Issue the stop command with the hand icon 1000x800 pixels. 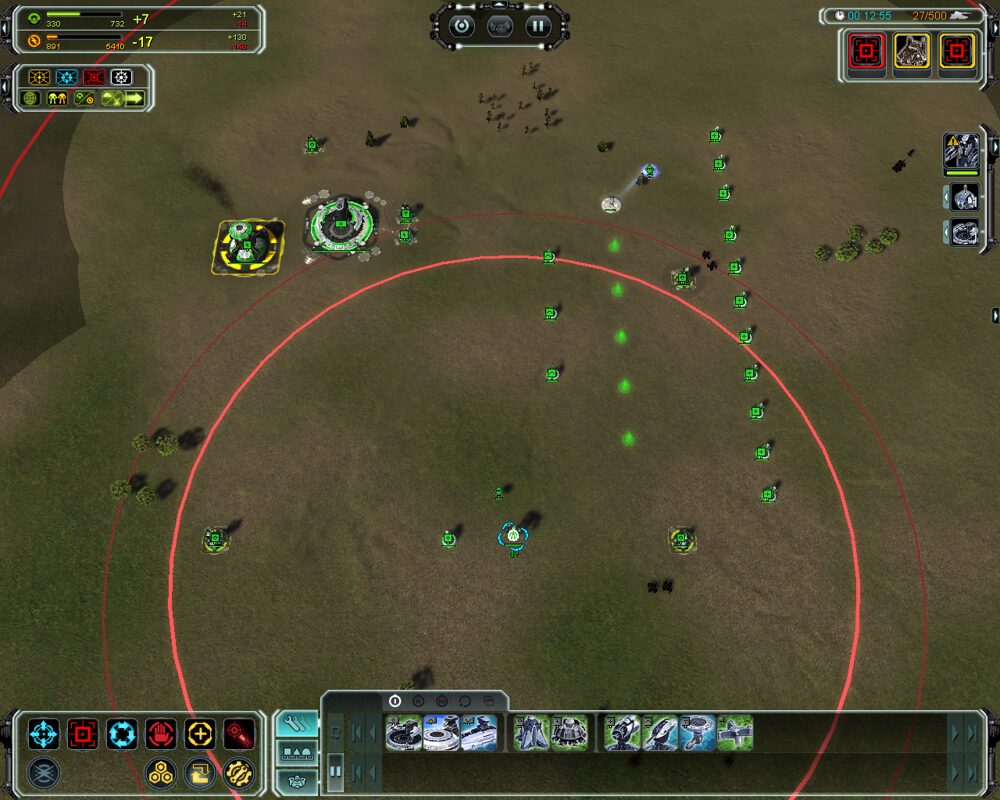click(x=161, y=735)
